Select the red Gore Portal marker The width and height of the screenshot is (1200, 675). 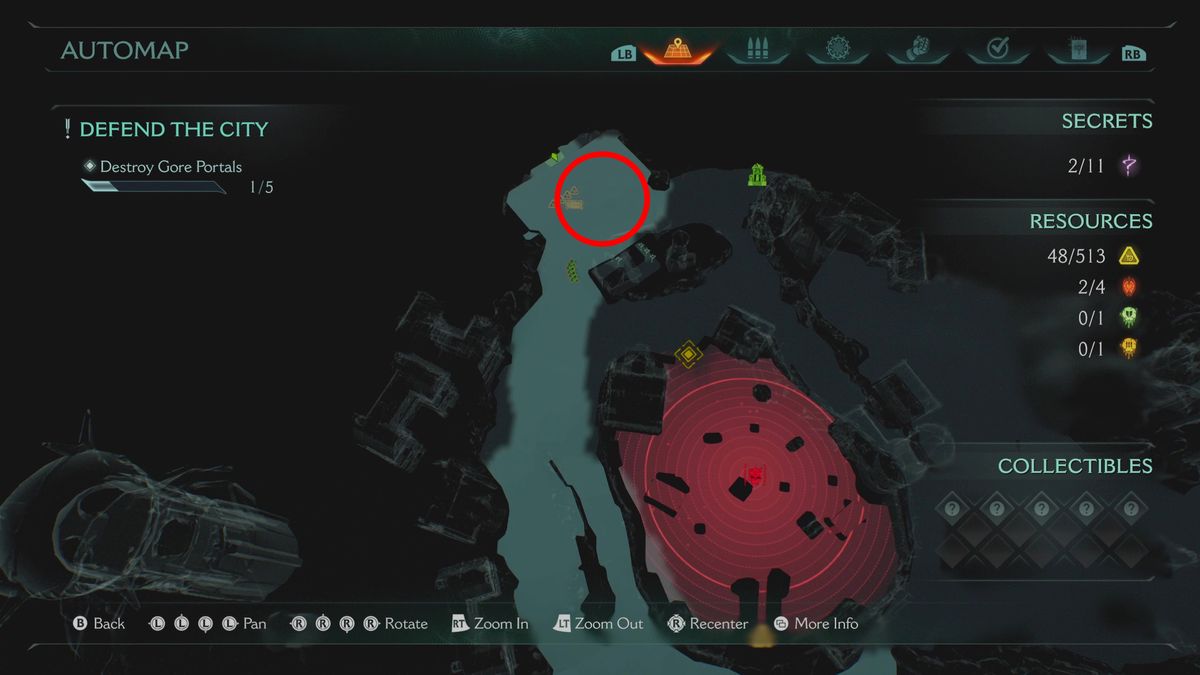click(755, 474)
